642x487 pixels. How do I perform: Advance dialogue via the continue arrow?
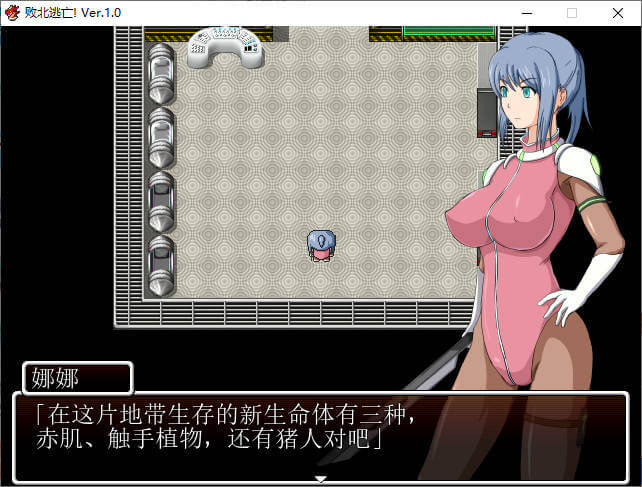[x=320, y=479]
